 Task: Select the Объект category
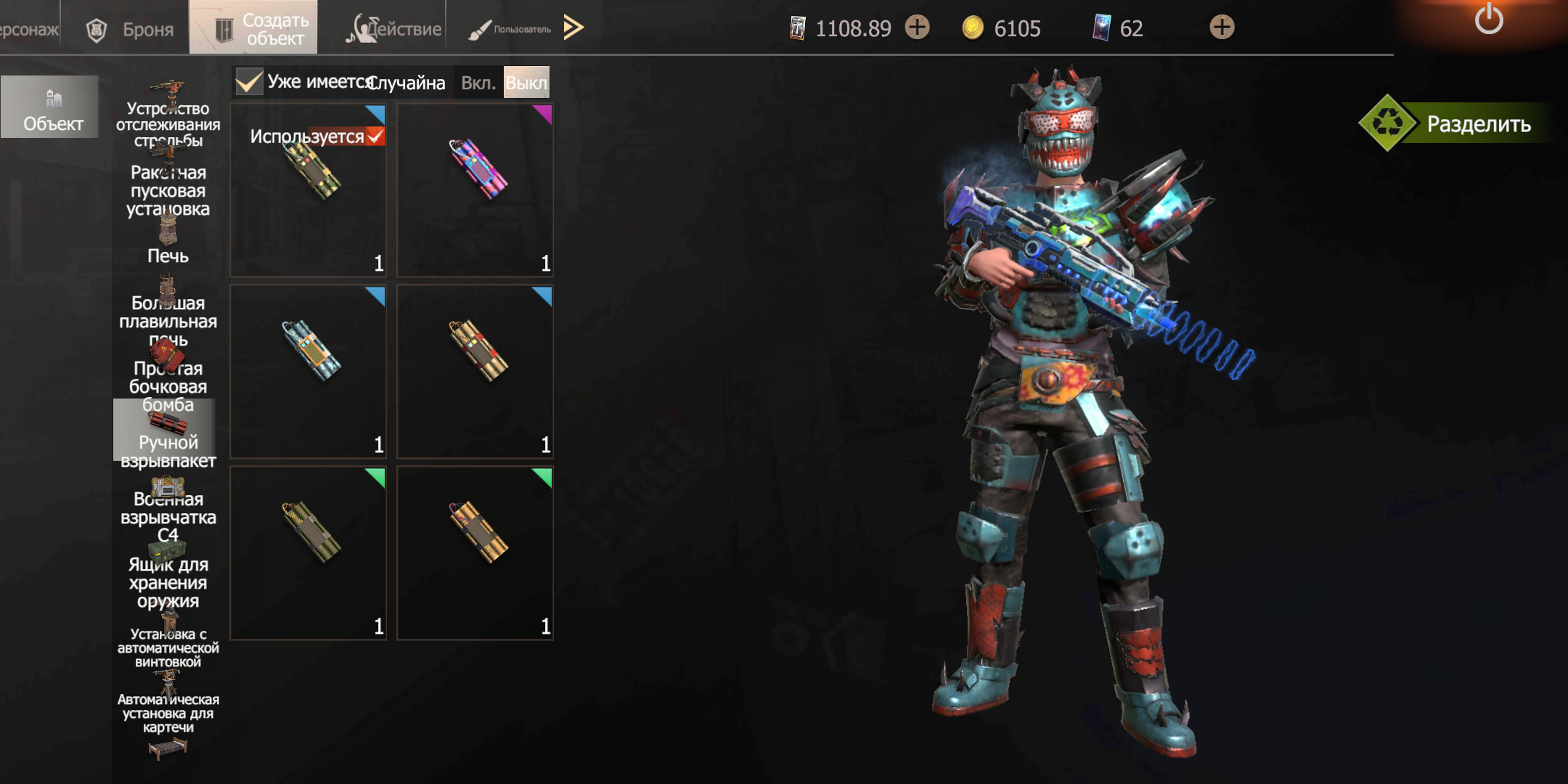[x=51, y=107]
